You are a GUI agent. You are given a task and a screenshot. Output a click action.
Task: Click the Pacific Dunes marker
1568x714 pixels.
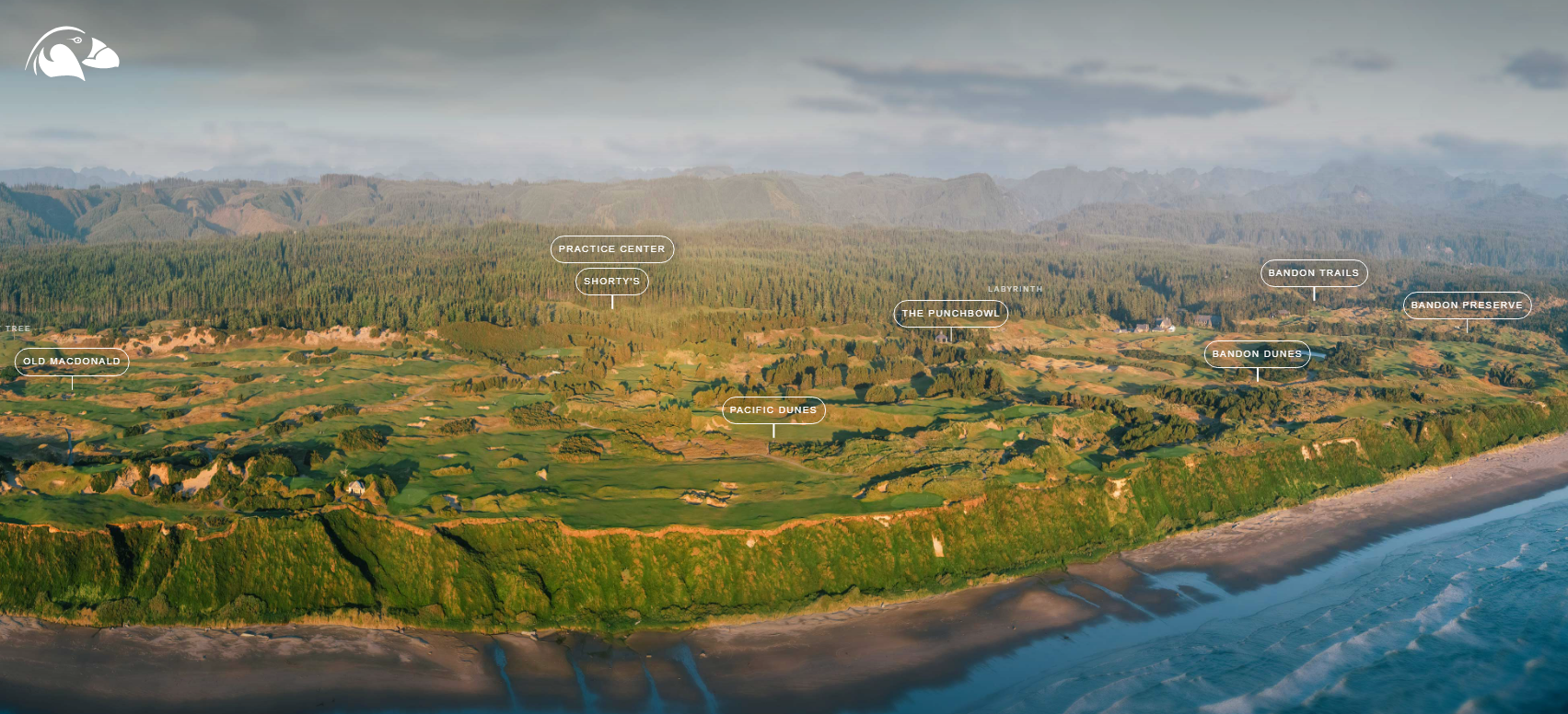pos(772,410)
